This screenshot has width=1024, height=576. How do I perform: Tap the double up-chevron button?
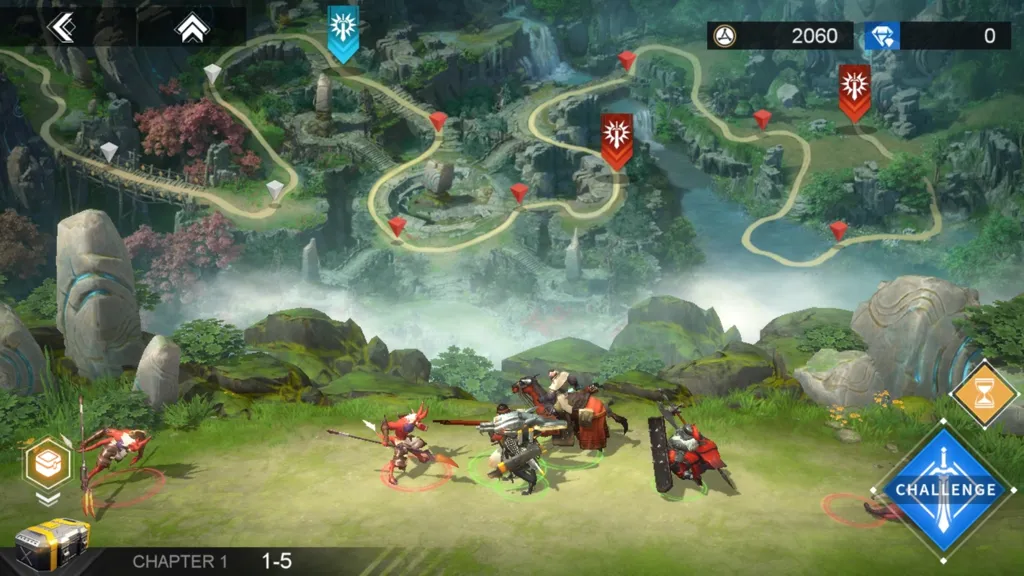click(189, 28)
